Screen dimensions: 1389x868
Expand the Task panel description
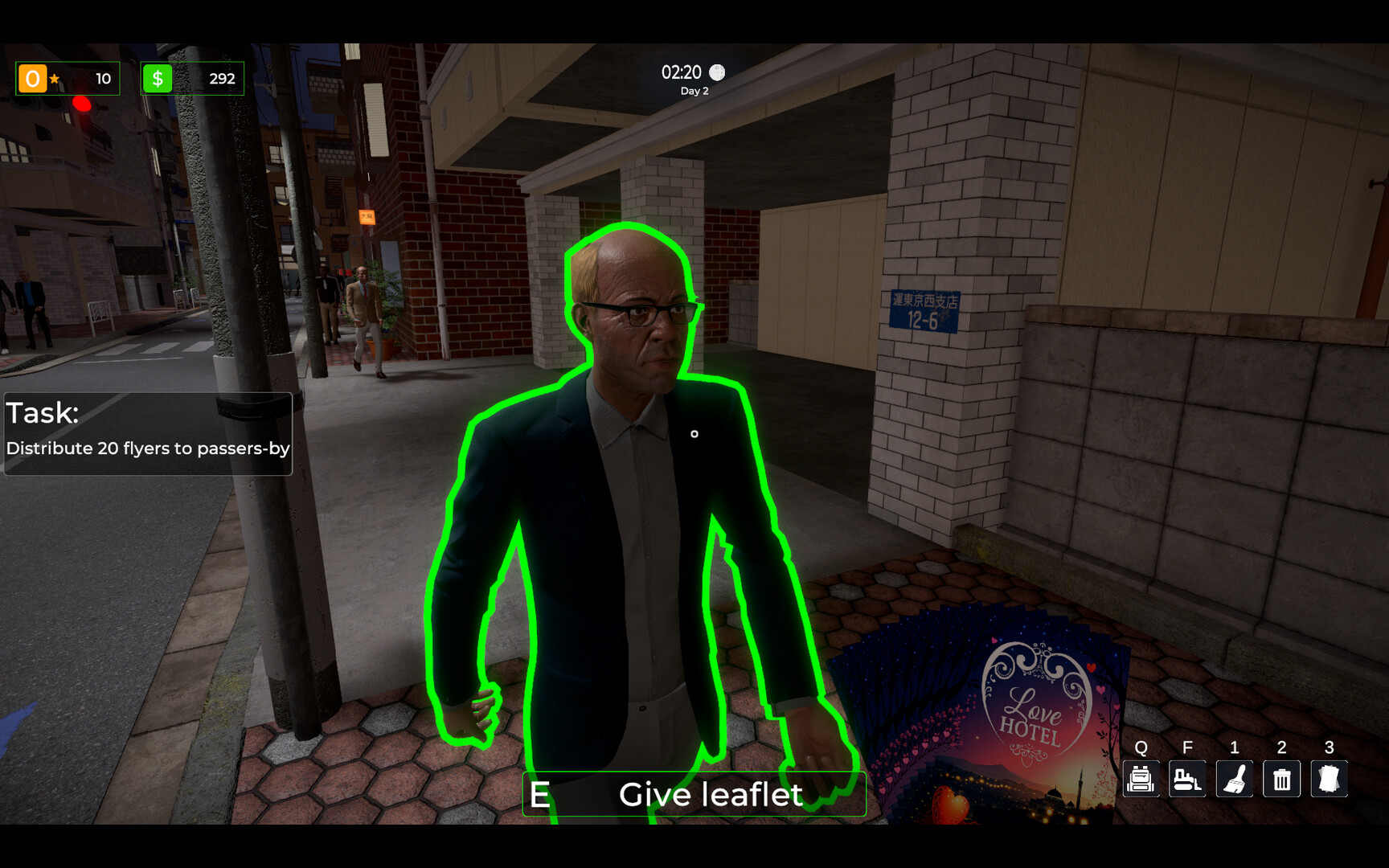point(148,449)
